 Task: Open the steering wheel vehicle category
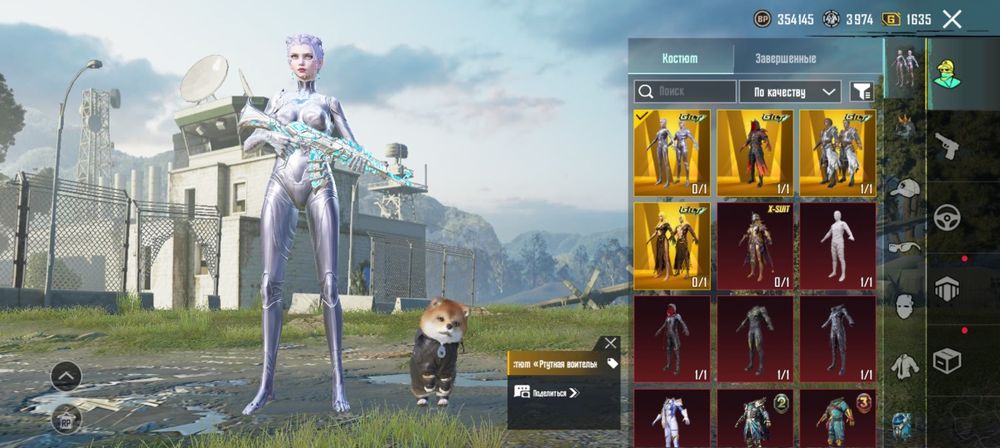pos(946,216)
